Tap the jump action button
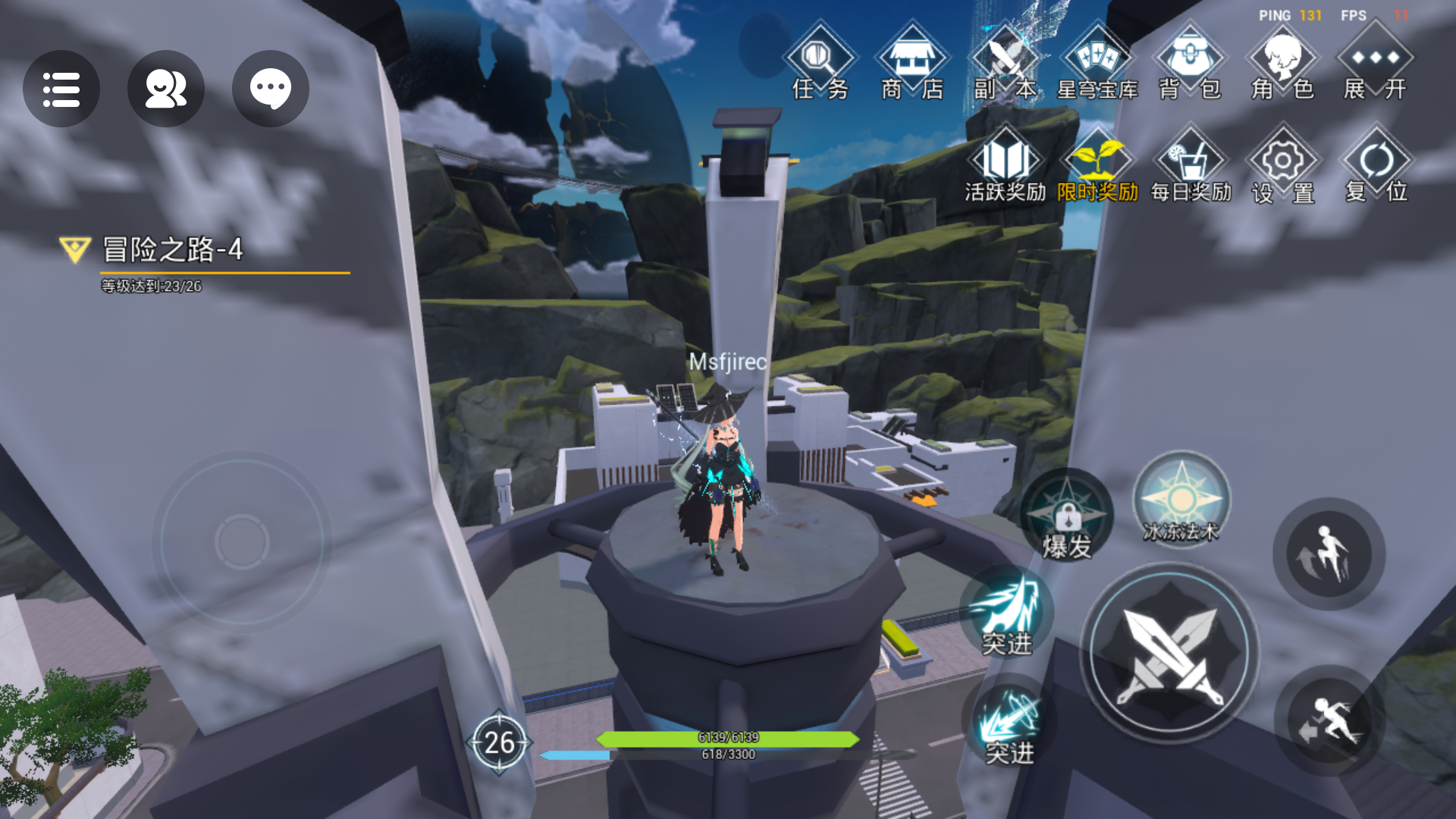The width and height of the screenshot is (1456, 819). [x=1329, y=554]
